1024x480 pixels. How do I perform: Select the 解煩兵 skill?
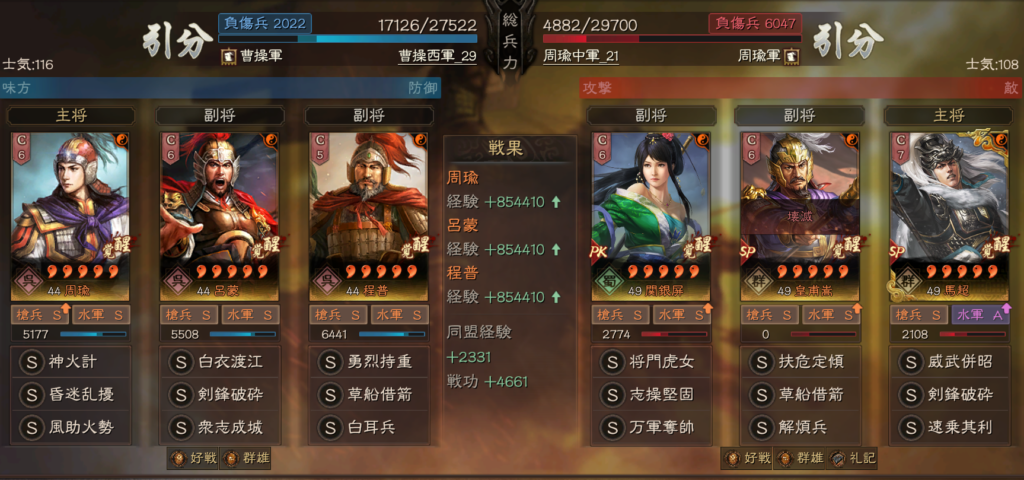coord(799,427)
